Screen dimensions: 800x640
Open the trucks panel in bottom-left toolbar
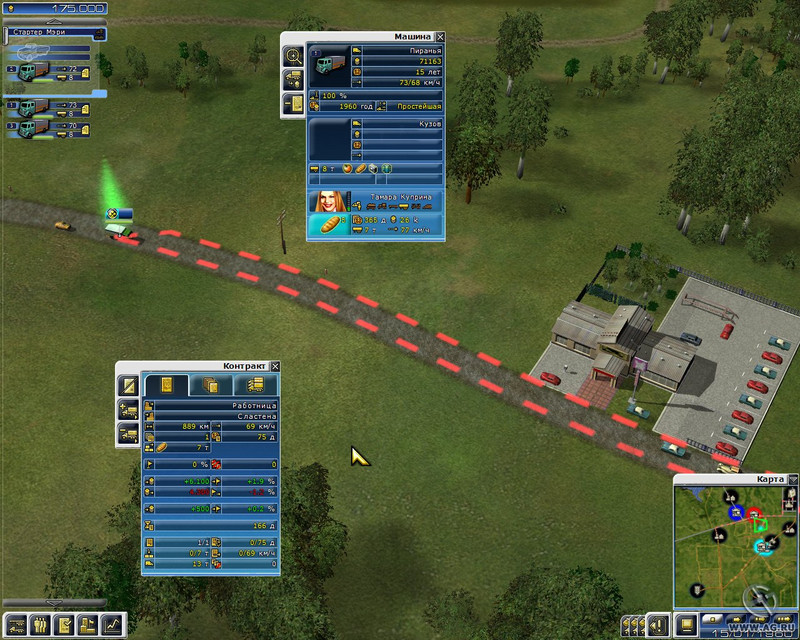[x=15, y=625]
